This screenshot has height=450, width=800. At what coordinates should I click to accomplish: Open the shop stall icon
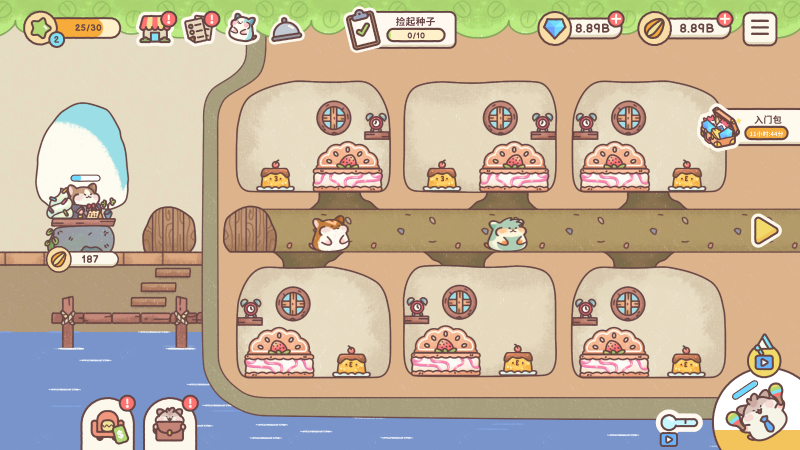154,28
